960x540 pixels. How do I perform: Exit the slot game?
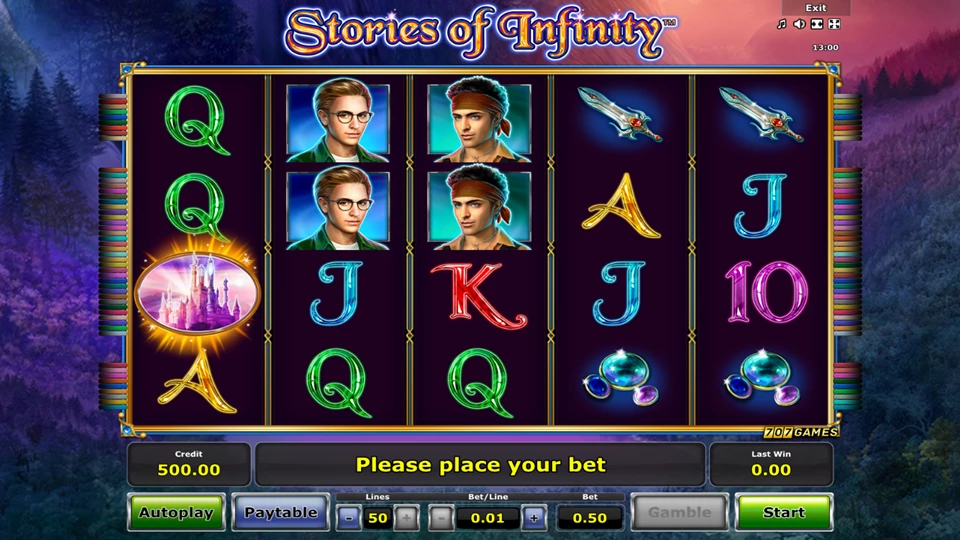(815, 8)
